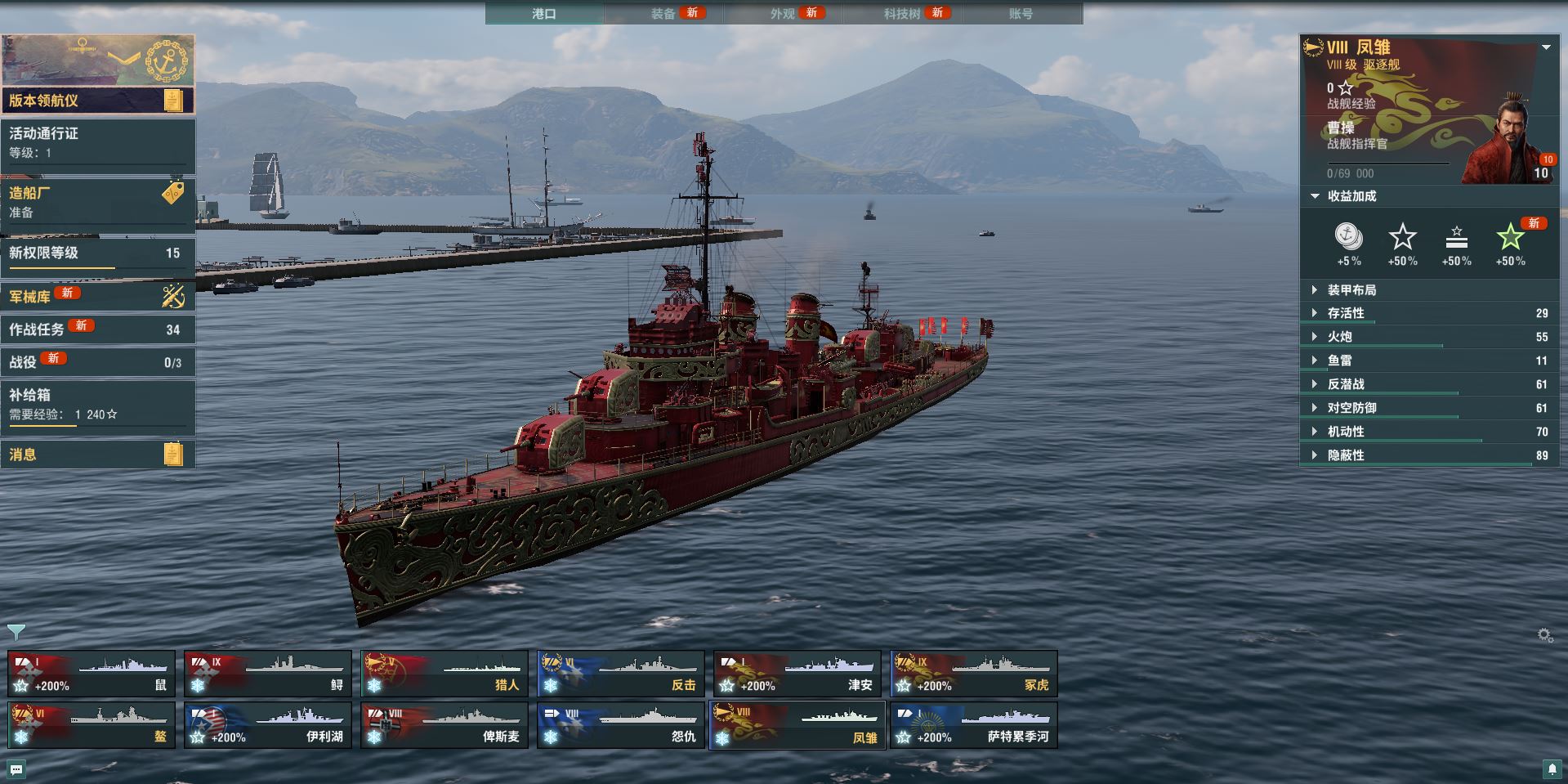Open 活动通行证 entry

pos(97,142)
